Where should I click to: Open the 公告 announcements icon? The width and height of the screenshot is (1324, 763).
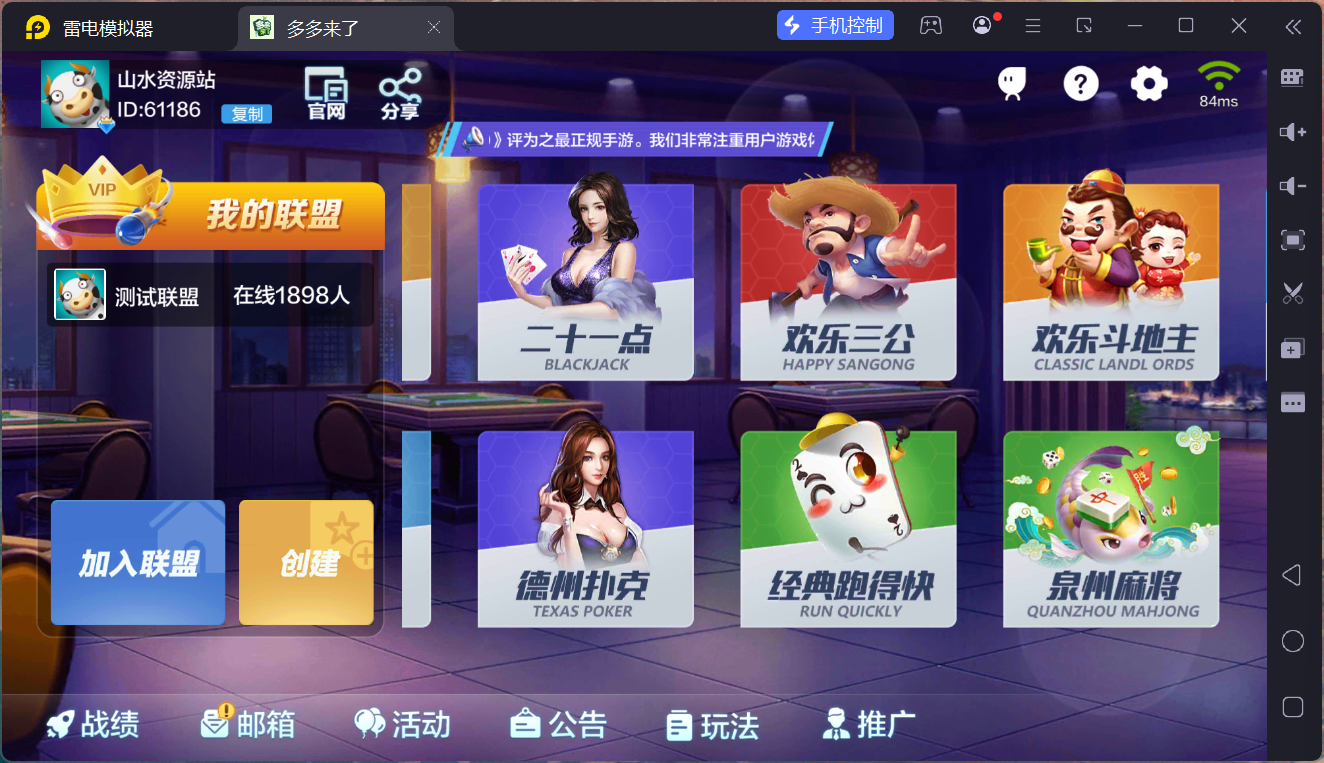557,725
